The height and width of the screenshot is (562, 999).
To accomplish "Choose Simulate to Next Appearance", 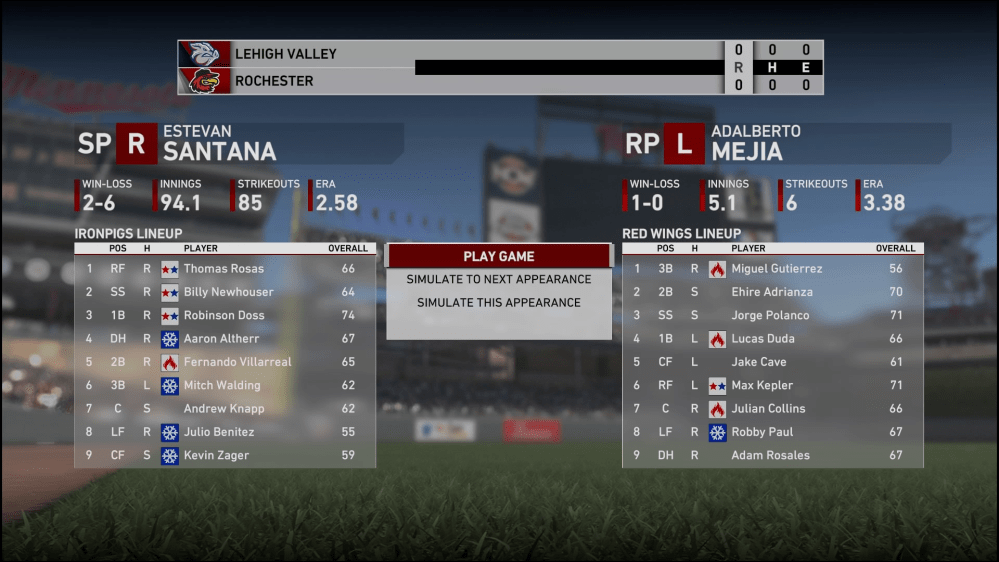I will tap(498, 279).
